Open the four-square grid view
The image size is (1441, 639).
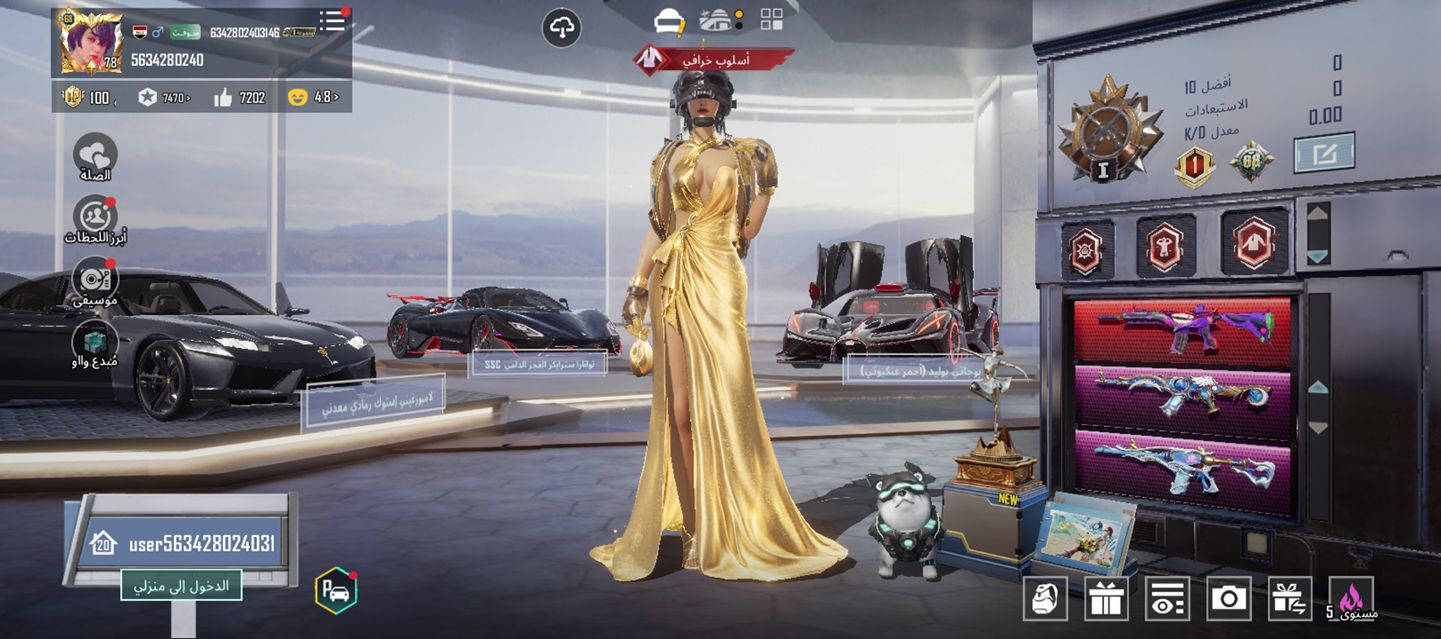click(771, 20)
